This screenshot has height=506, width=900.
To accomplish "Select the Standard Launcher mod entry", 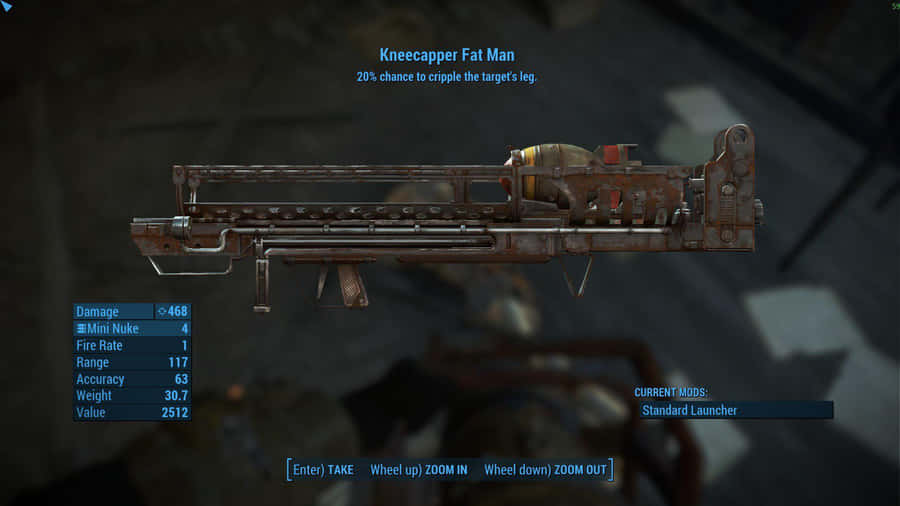I will (733, 410).
